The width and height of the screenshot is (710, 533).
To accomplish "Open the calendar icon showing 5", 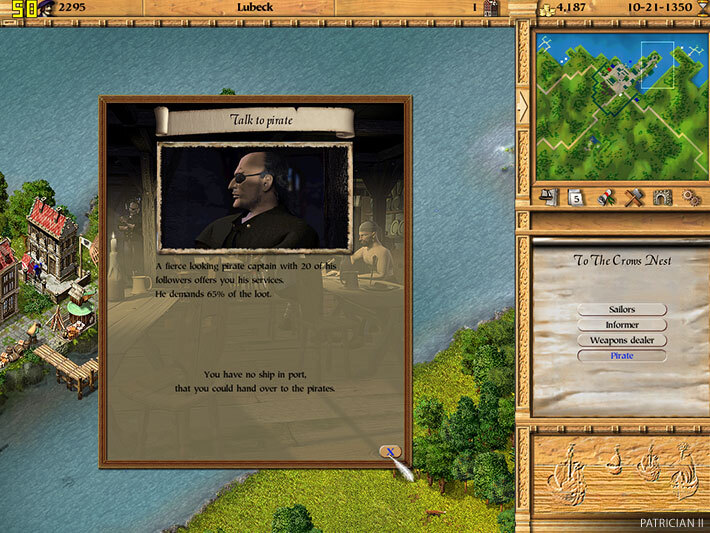I will coord(575,197).
